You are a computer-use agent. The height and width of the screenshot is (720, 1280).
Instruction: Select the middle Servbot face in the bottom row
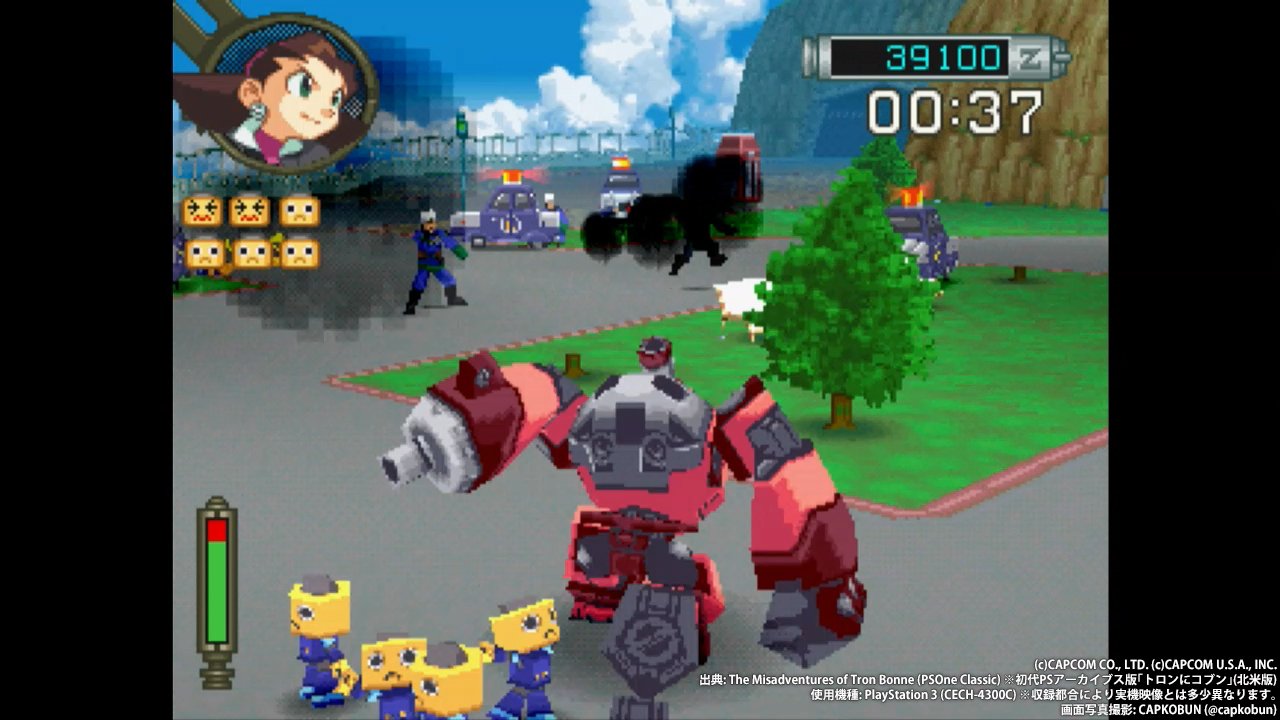251,253
